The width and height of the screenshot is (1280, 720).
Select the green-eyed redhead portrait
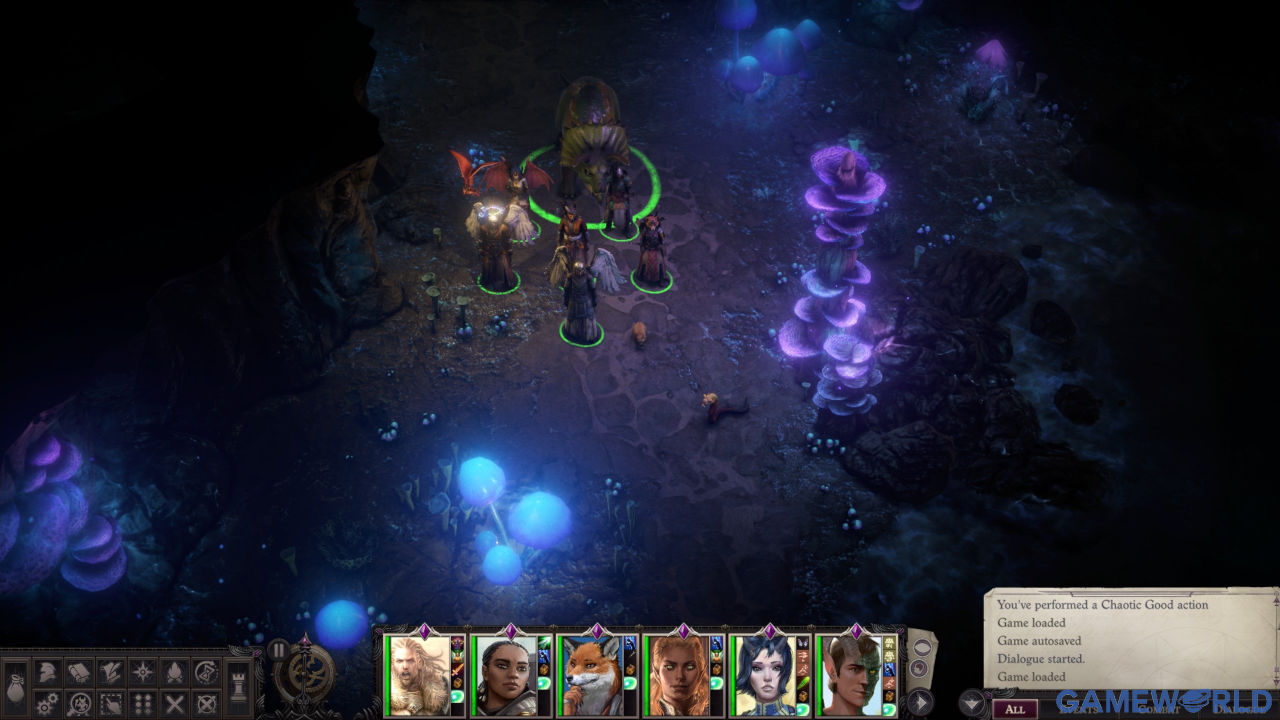[x=675, y=676]
